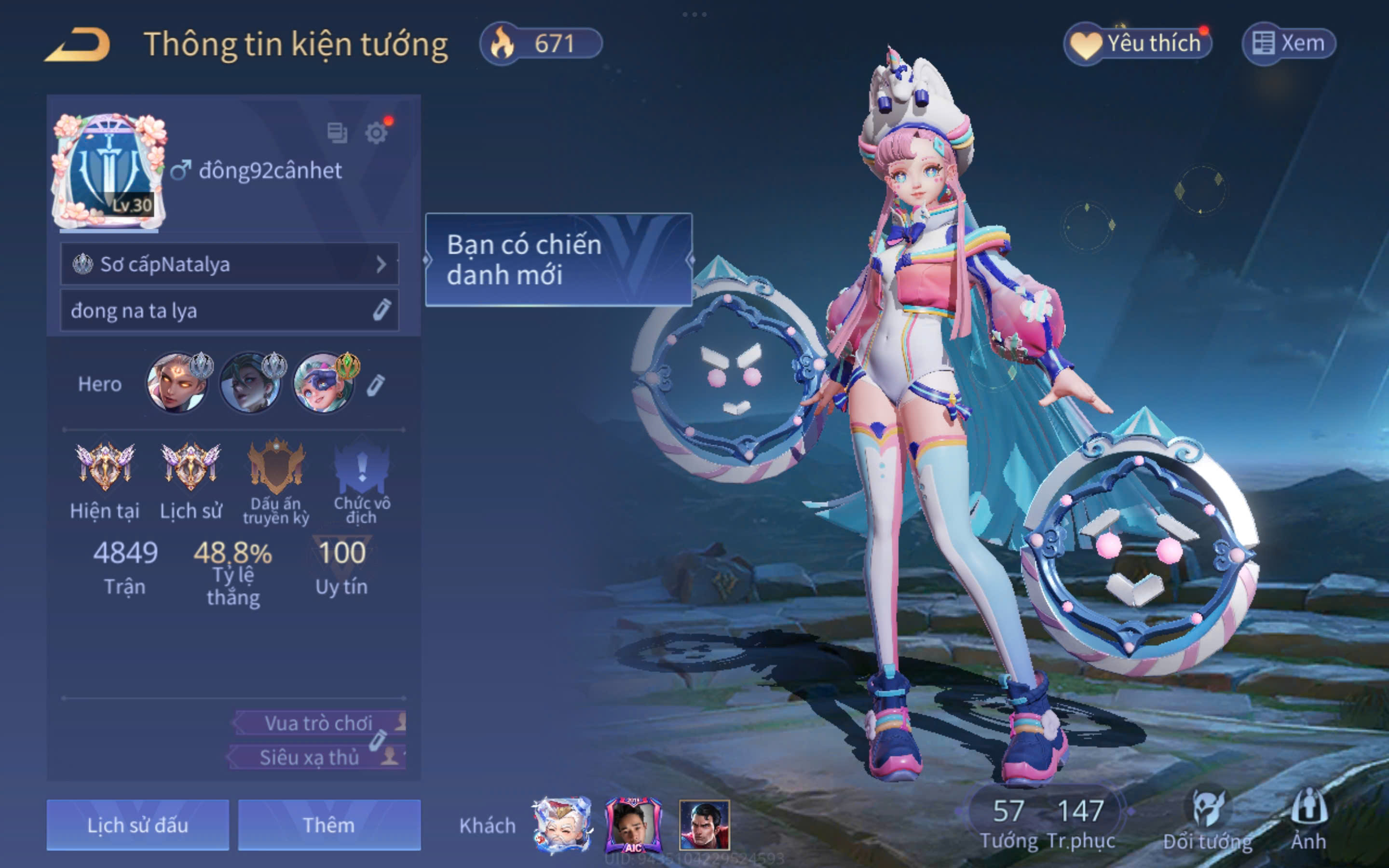Click the Xem view button
1389x868 pixels.
coord(1289,43)
